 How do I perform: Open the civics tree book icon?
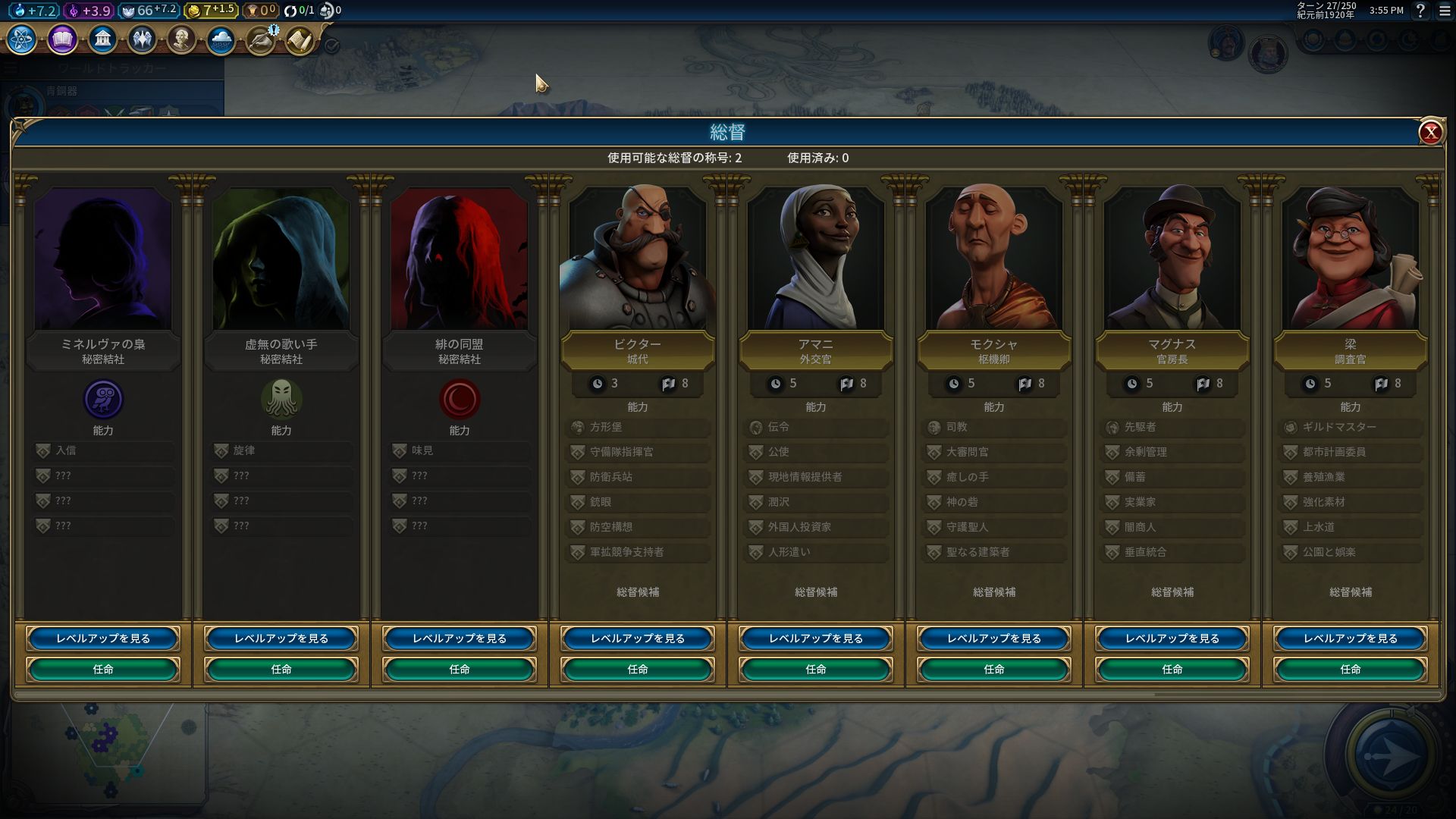click(x=62, y=39)
